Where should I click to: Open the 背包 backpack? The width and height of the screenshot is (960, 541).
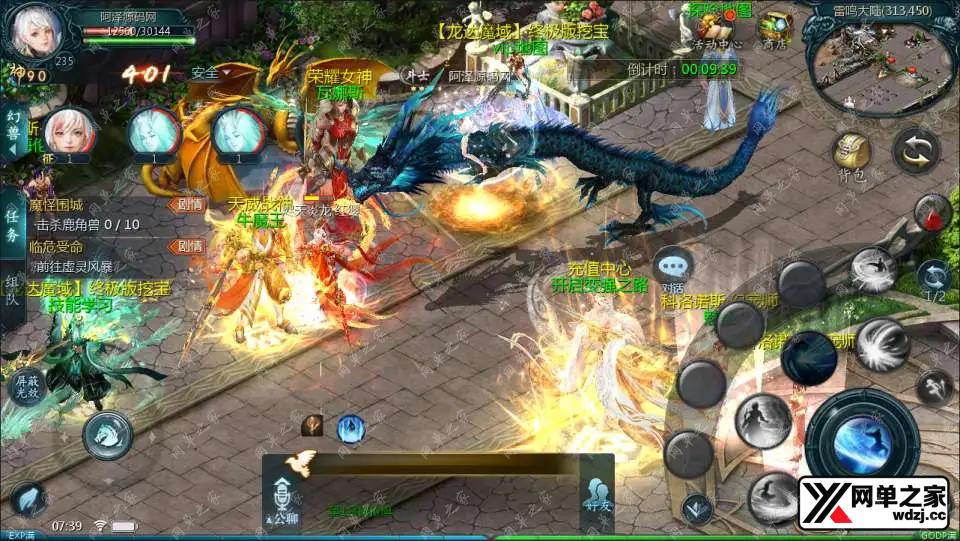(851, 154)
